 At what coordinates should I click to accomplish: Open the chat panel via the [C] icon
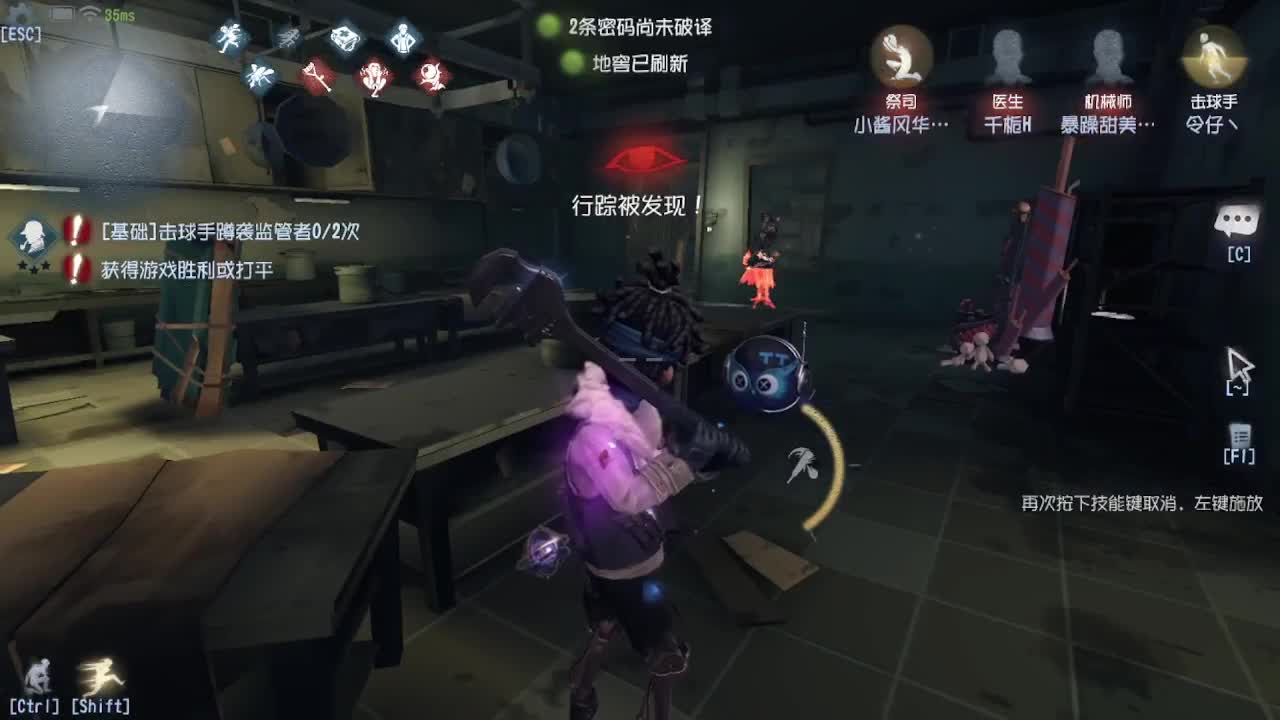(x=1237, y=221)
